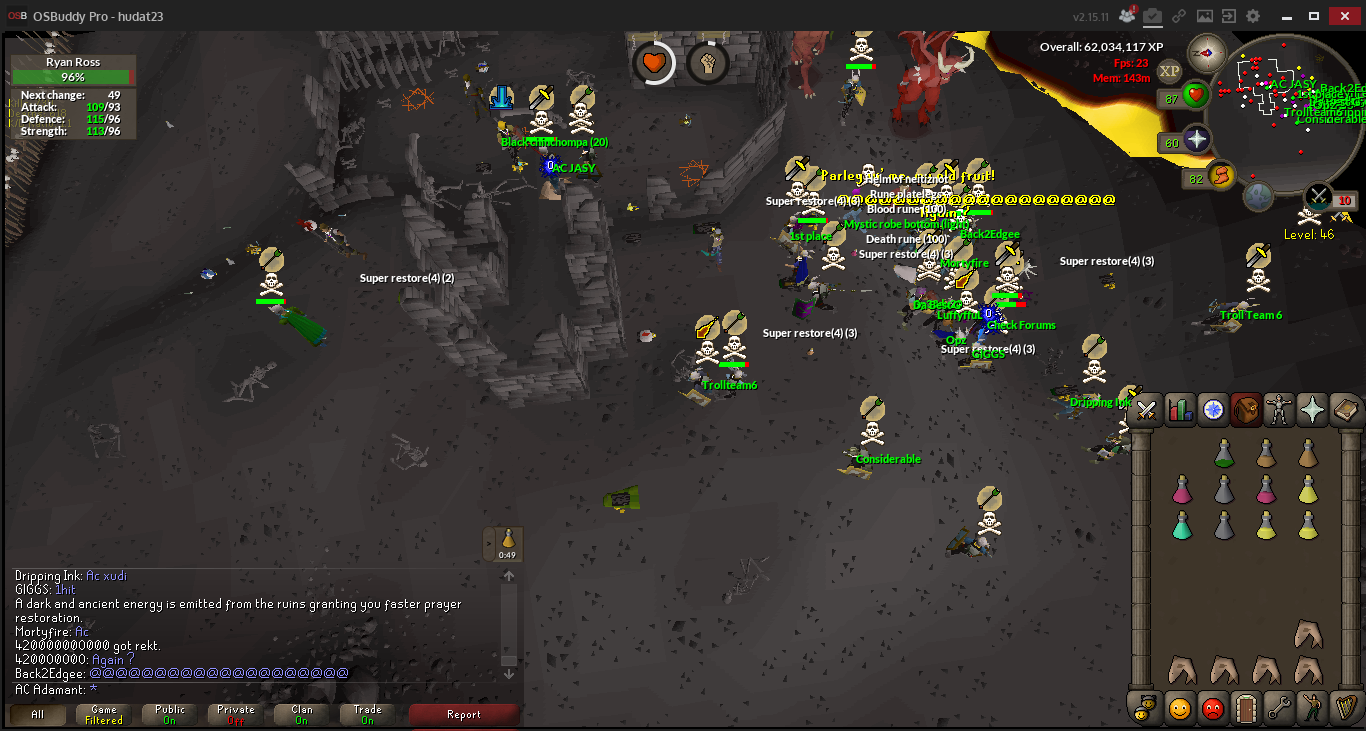Open the Friends List tab
This screenshot has height=731, width=1366.
(1180, 708)
